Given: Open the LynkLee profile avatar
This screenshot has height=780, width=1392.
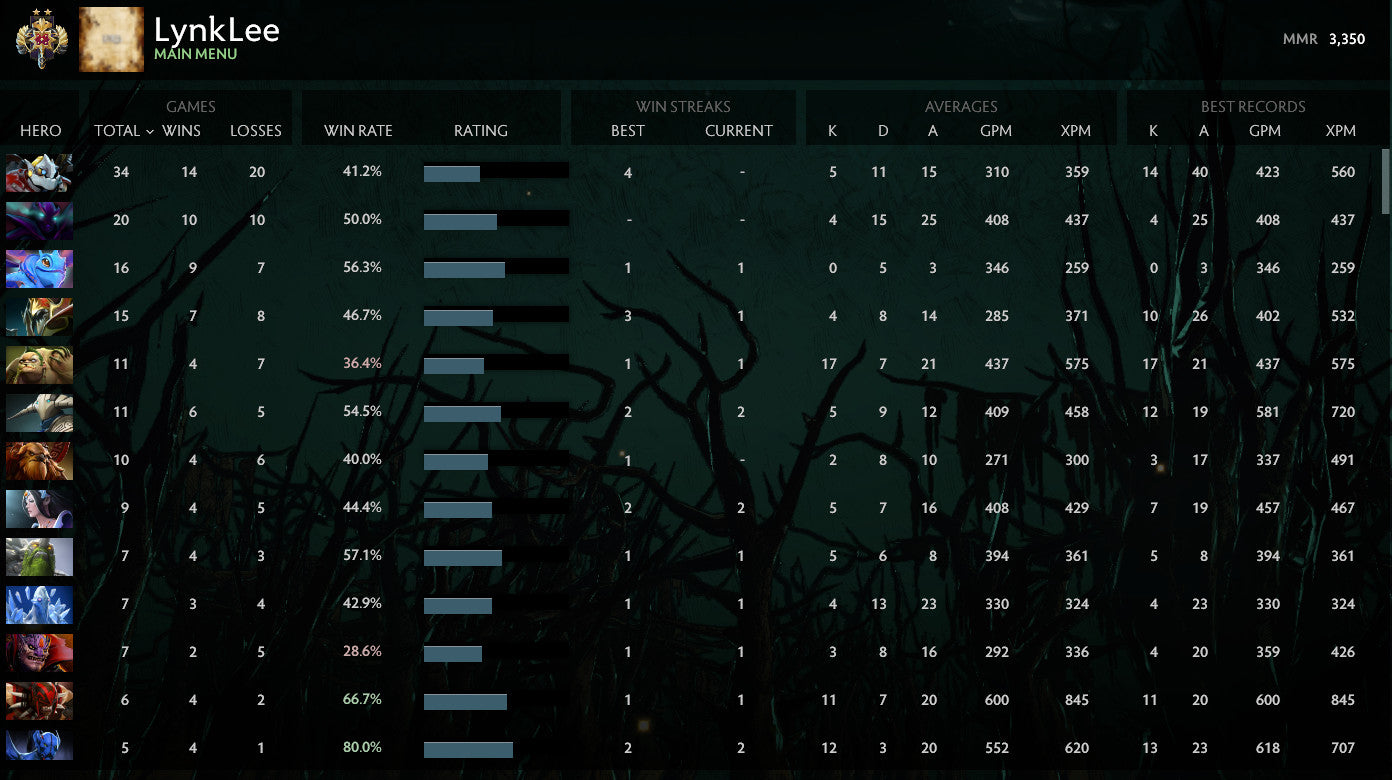Looking at the screenshot, I should [111, 39].
